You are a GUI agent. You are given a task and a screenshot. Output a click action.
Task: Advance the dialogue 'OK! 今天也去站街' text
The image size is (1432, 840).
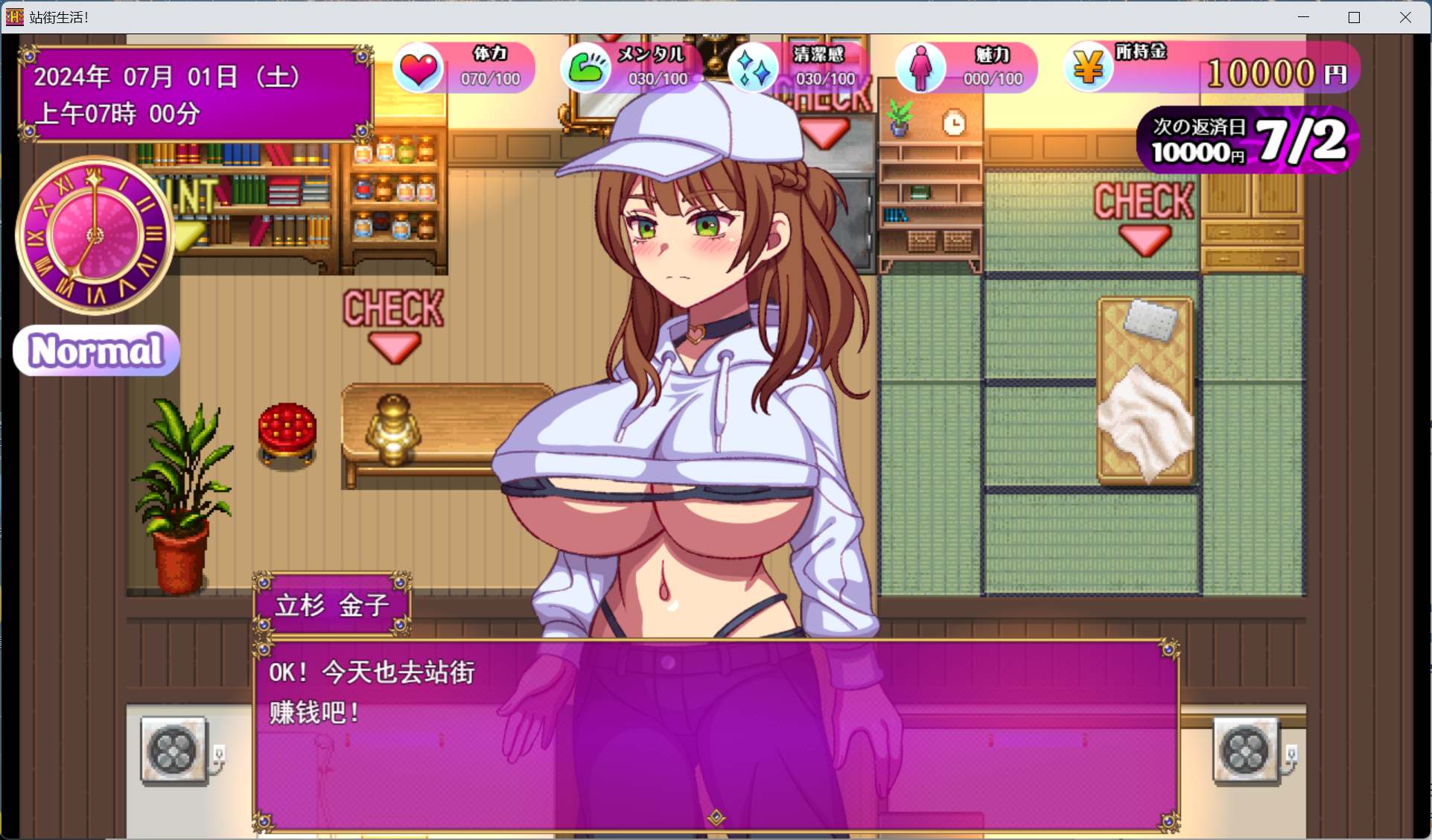(370, 672)
